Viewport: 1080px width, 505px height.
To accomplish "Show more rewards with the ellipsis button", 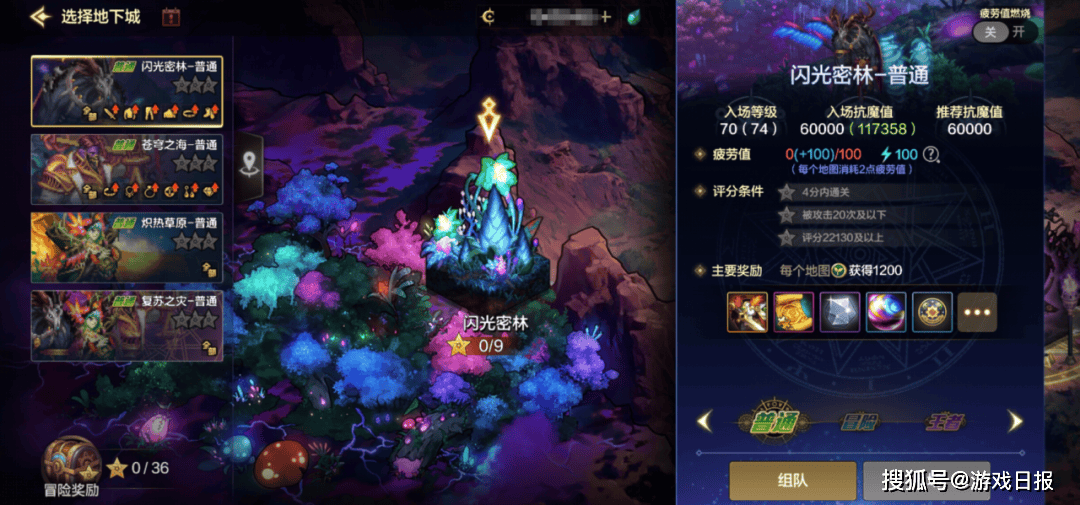I will (977, 312).
